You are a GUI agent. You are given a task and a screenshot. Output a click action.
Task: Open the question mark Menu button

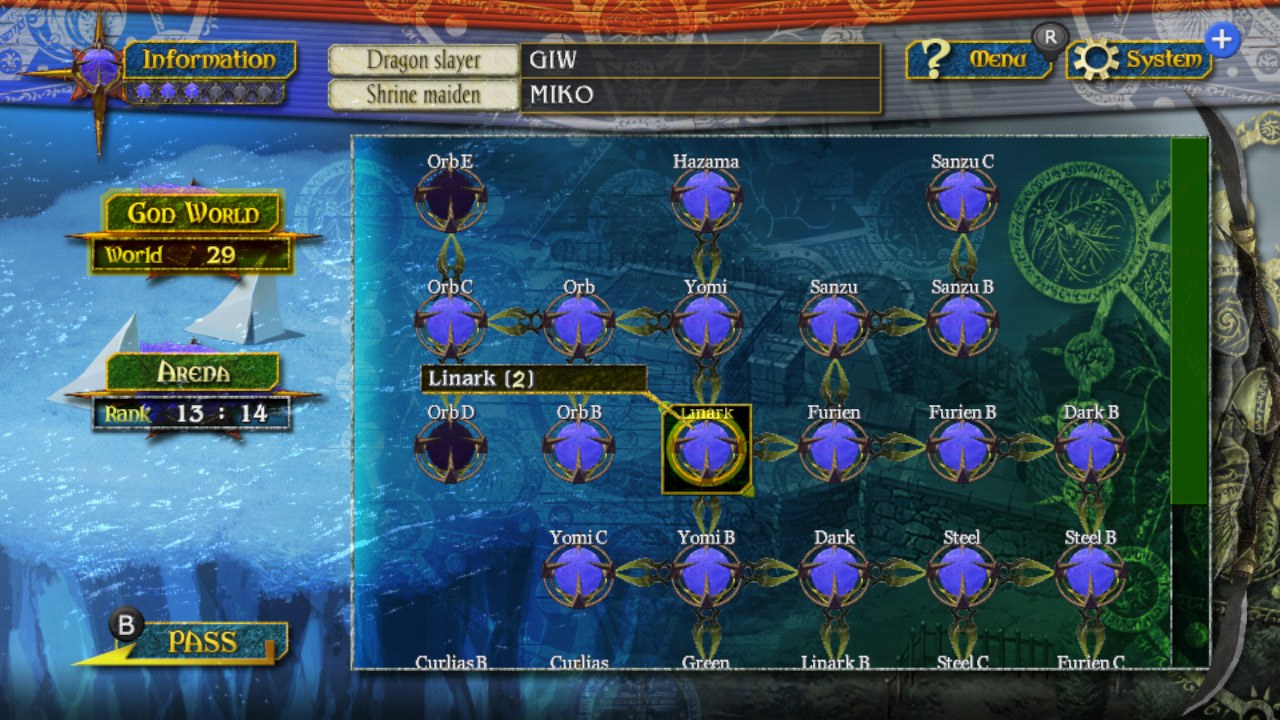(978, 60)
